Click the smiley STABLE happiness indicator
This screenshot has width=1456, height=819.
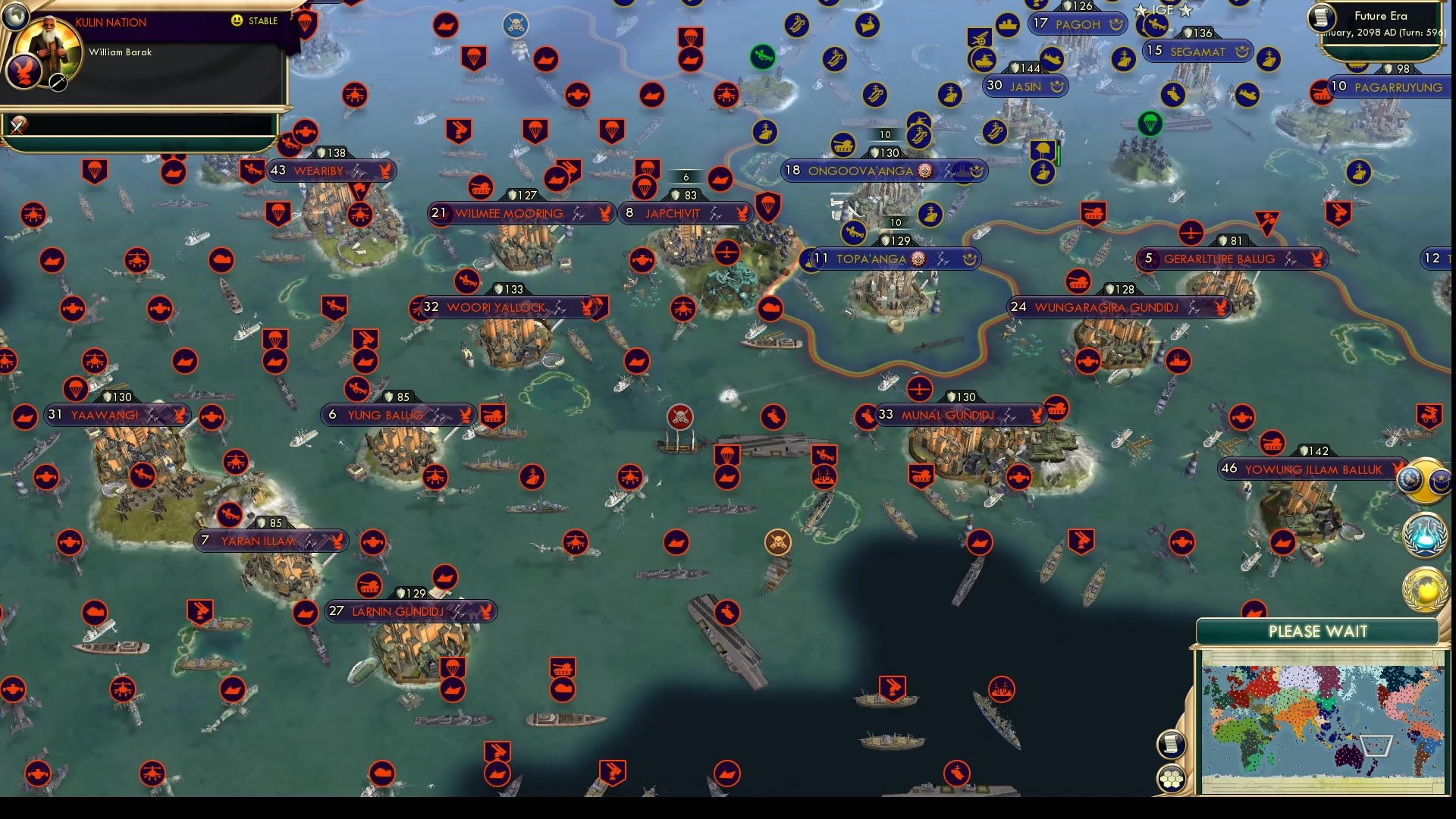(x=237, y=20)
